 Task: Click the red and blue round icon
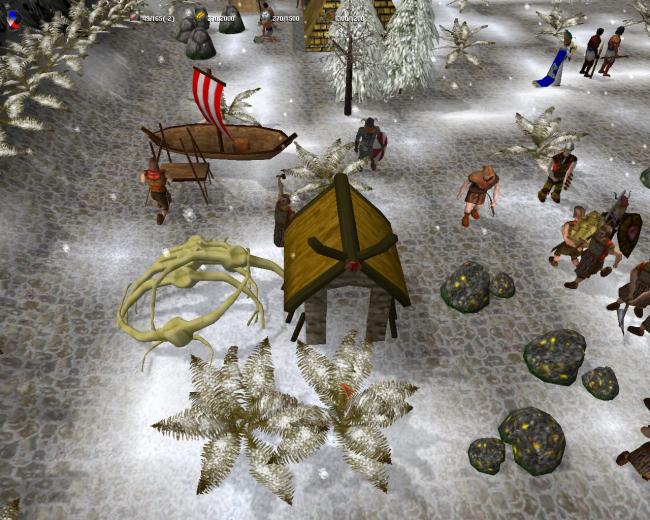(13, 17)
